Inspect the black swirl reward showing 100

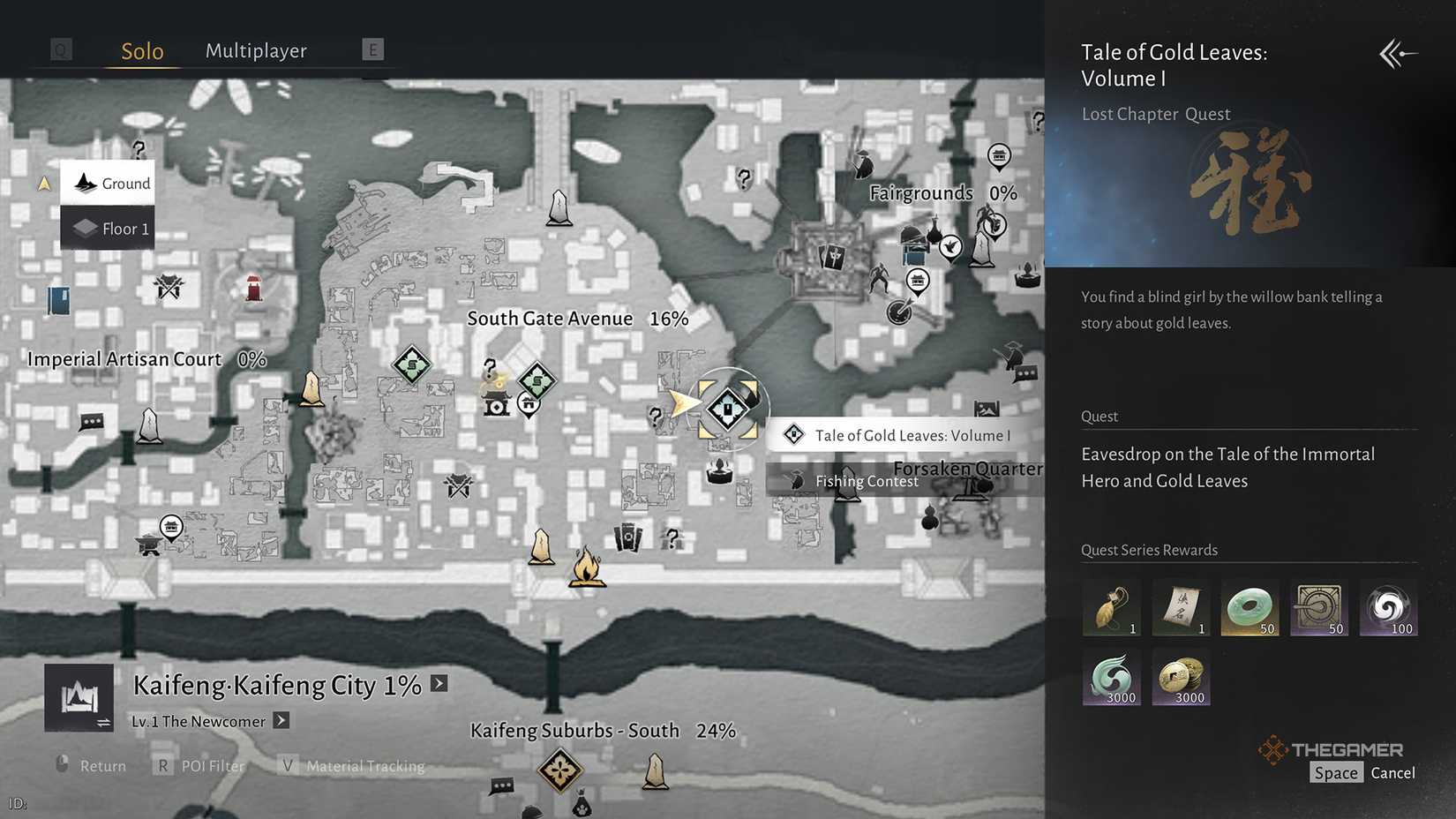tap(1388, 606)
